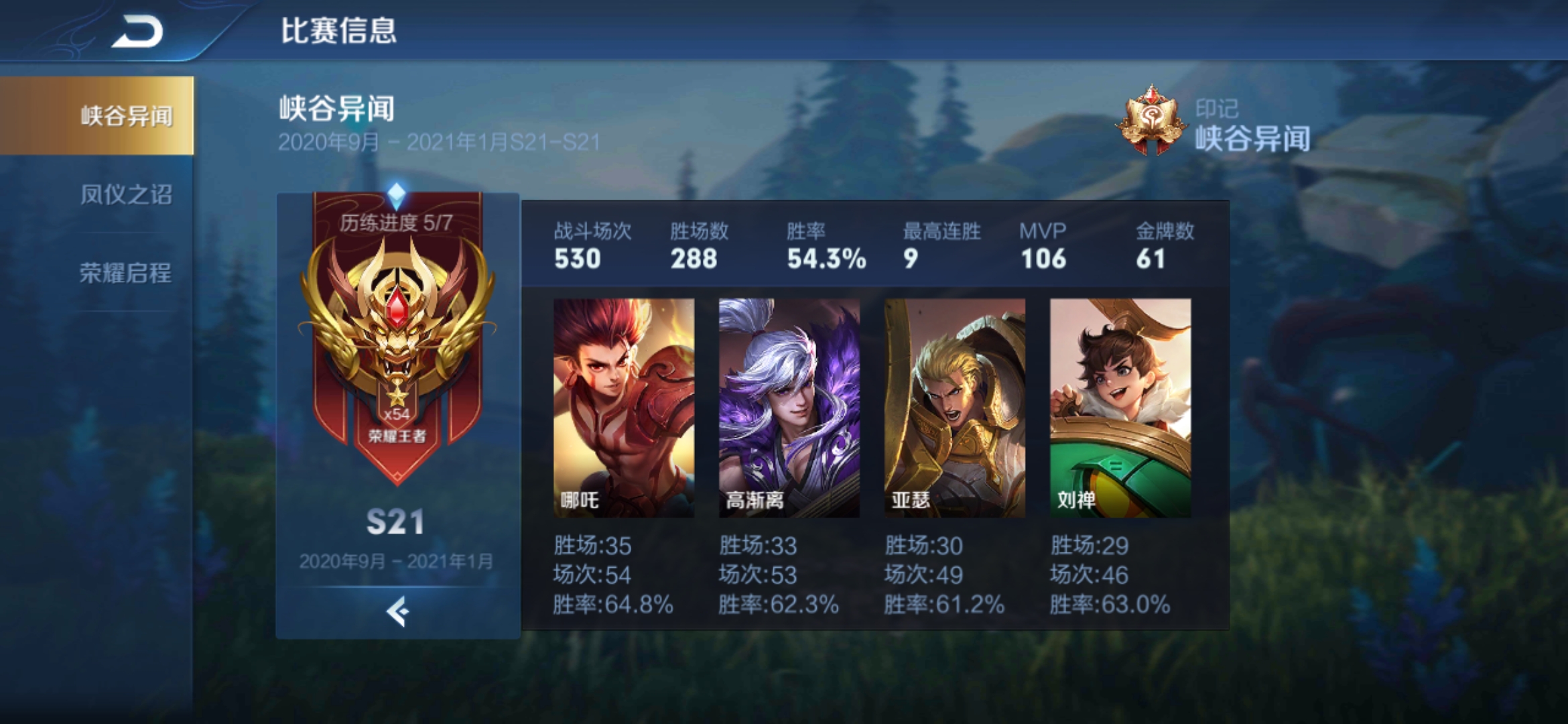Go back using the return arrow
This screenshot has height=724, width=1568.
click(137, 32)
